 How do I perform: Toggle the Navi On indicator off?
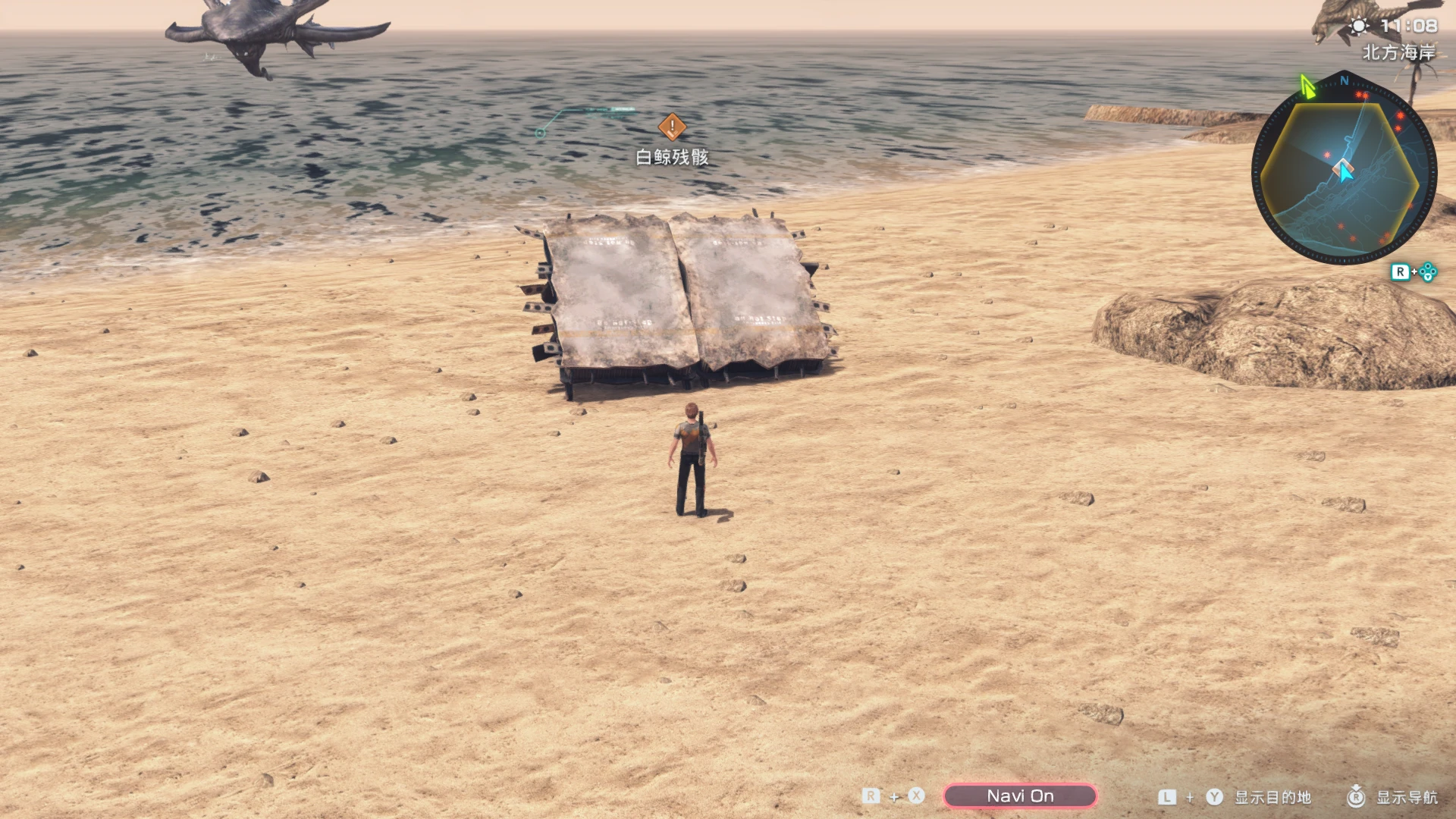tap(1020, 796)
